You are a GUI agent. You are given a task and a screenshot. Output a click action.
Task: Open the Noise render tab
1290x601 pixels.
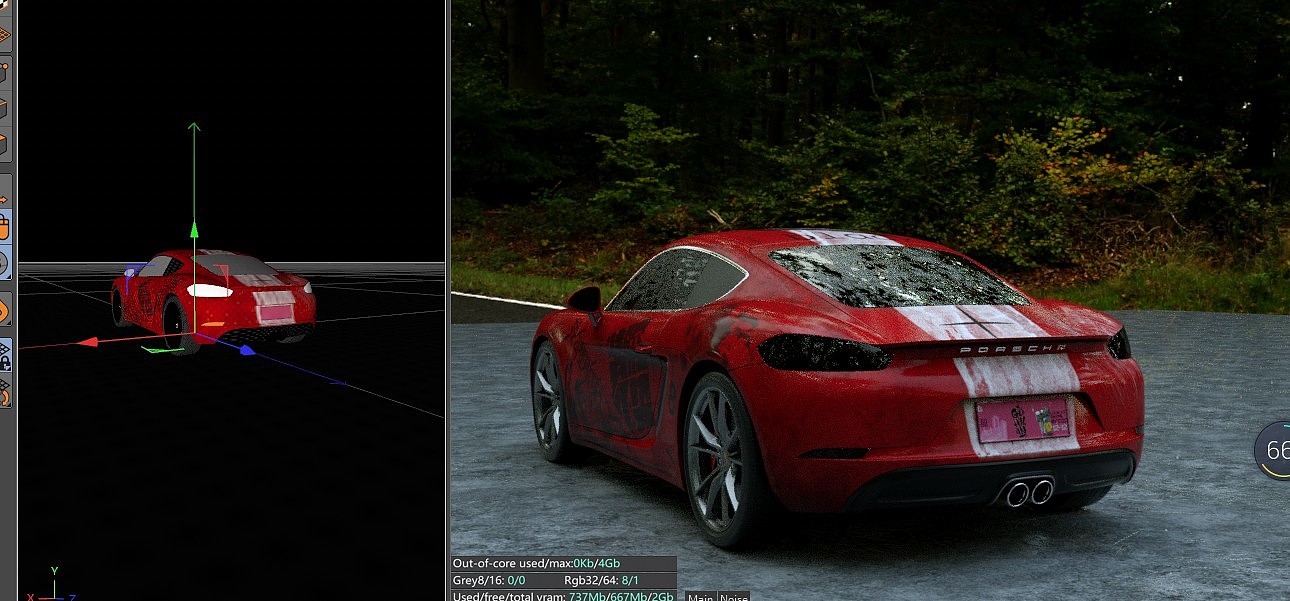(x=733, y=597)
